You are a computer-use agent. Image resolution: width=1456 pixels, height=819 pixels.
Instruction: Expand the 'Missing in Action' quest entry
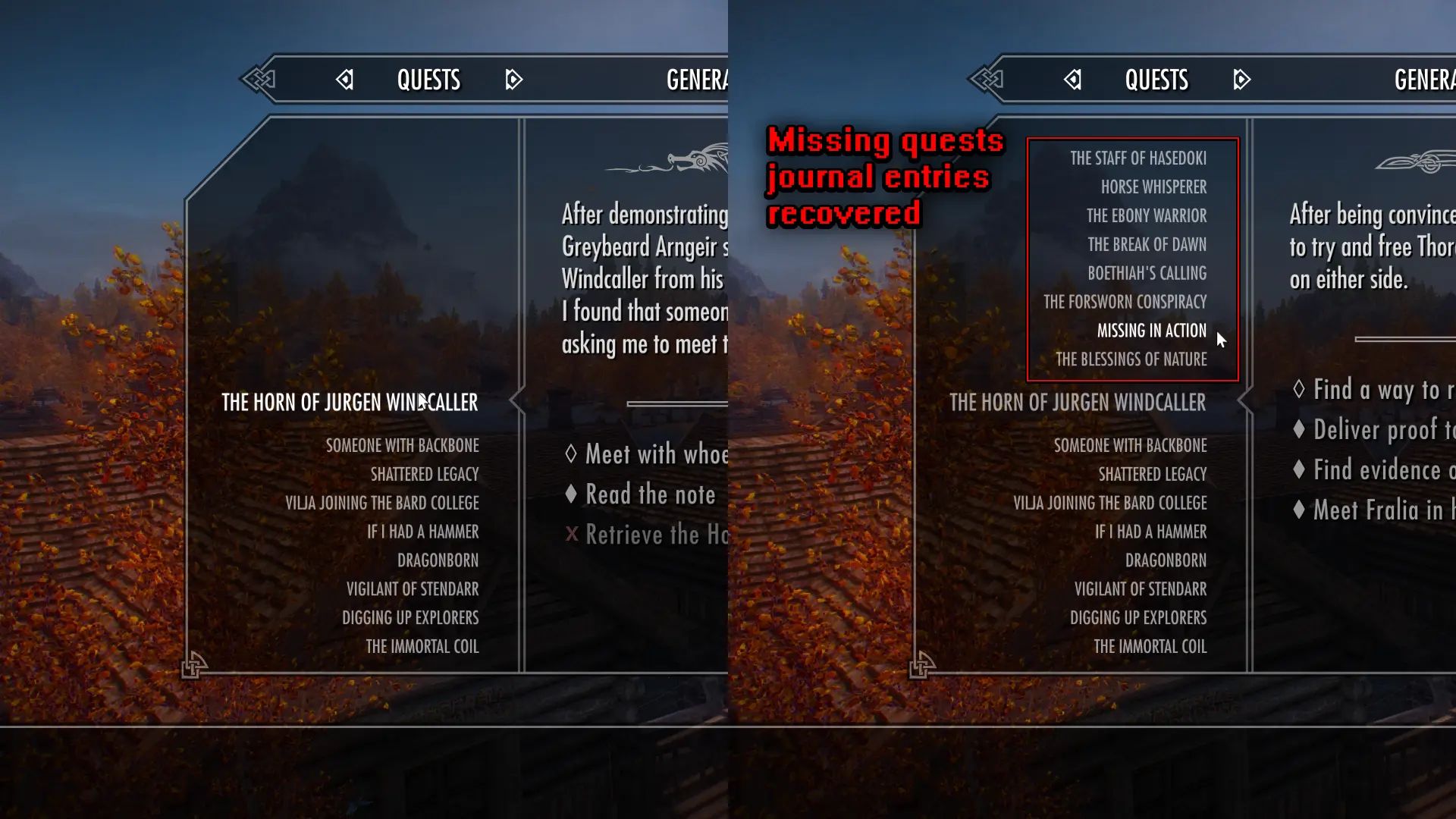click(1152, 331)
